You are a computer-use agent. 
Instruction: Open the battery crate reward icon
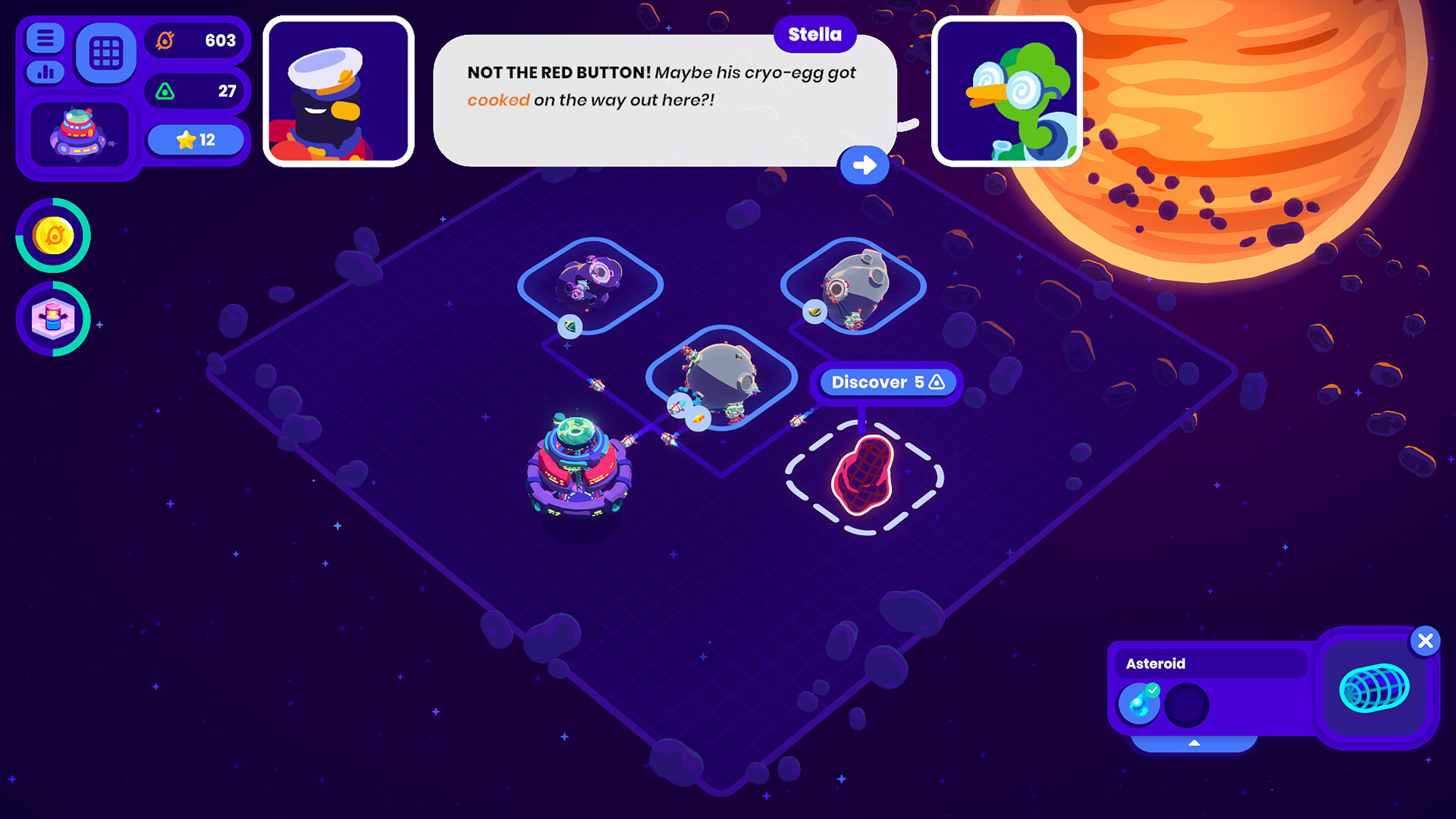[52, 319]
